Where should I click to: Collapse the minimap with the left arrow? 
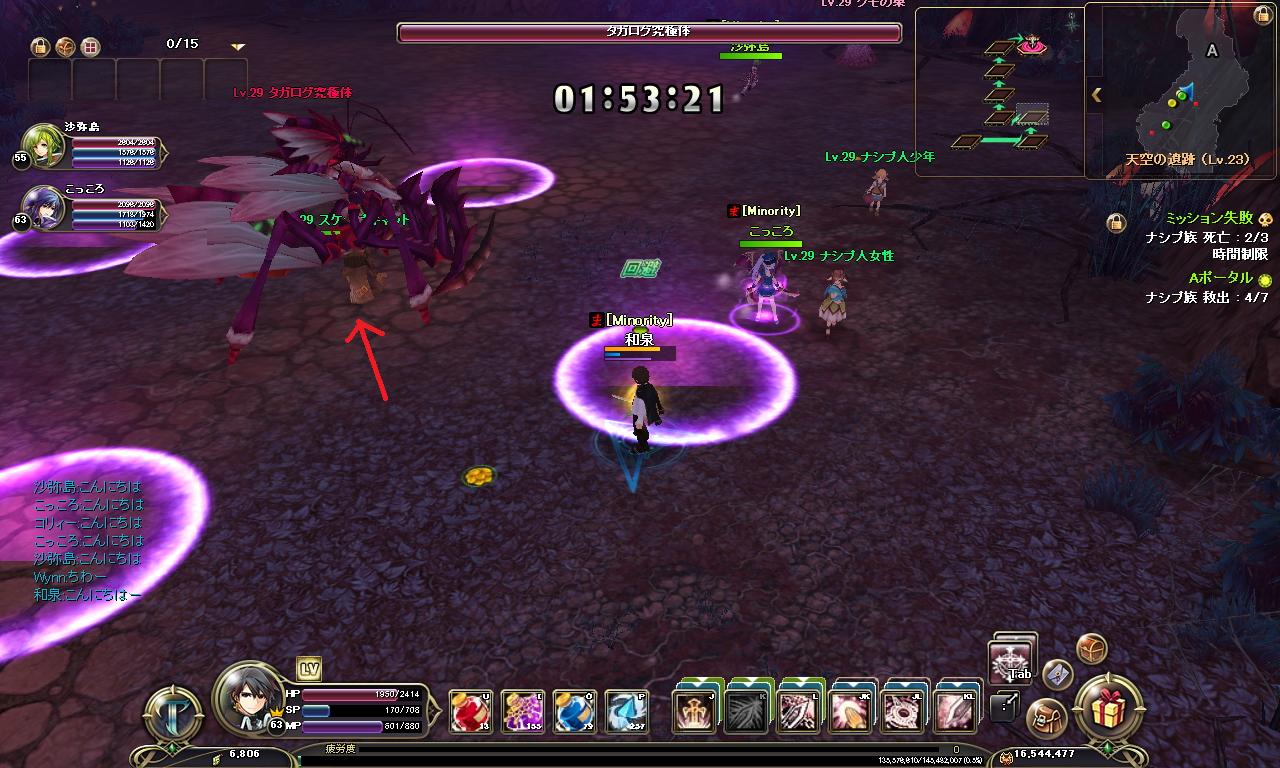click(1096, 95)
